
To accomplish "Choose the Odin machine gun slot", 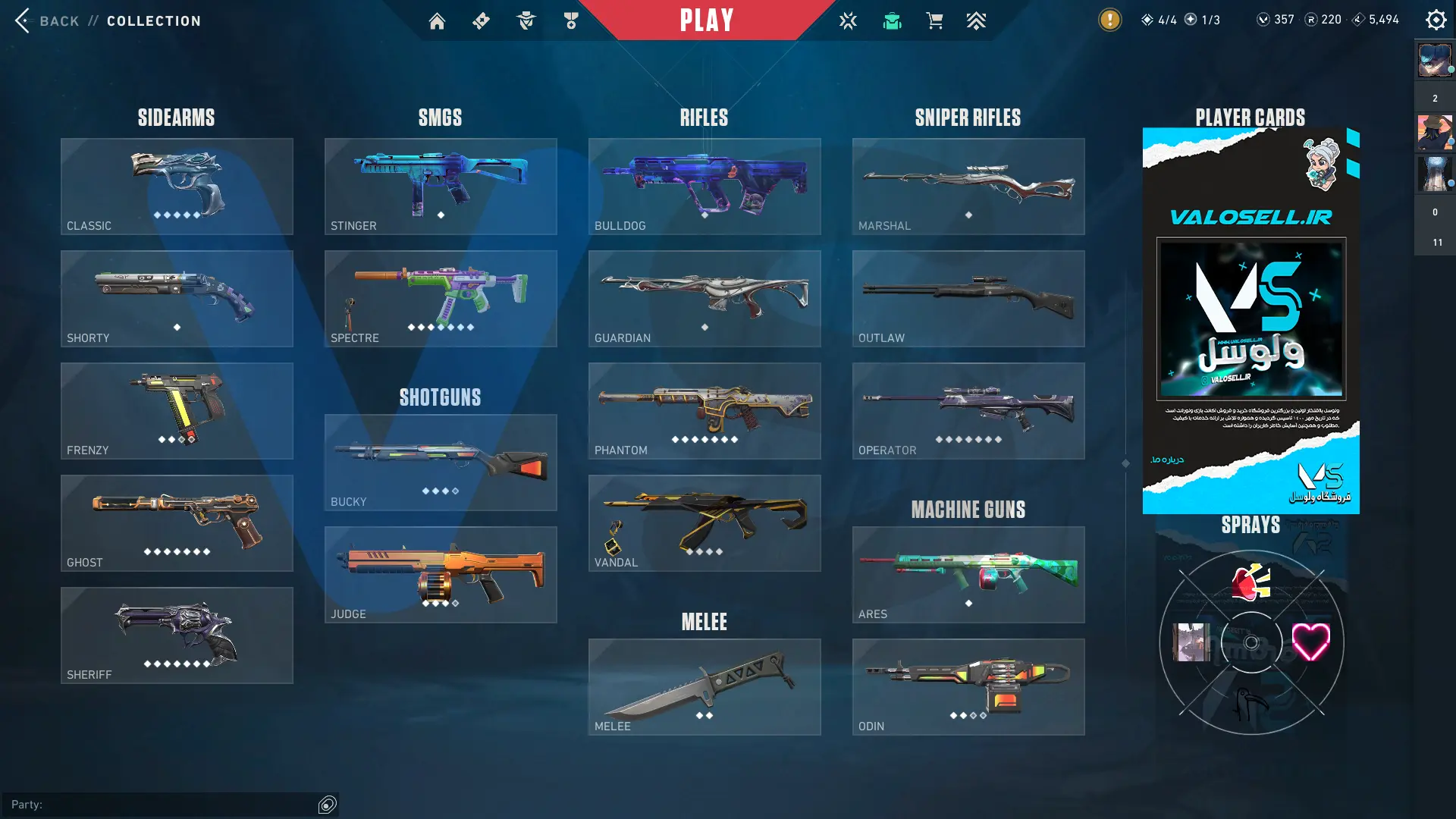I will click(x=968, y=687).
